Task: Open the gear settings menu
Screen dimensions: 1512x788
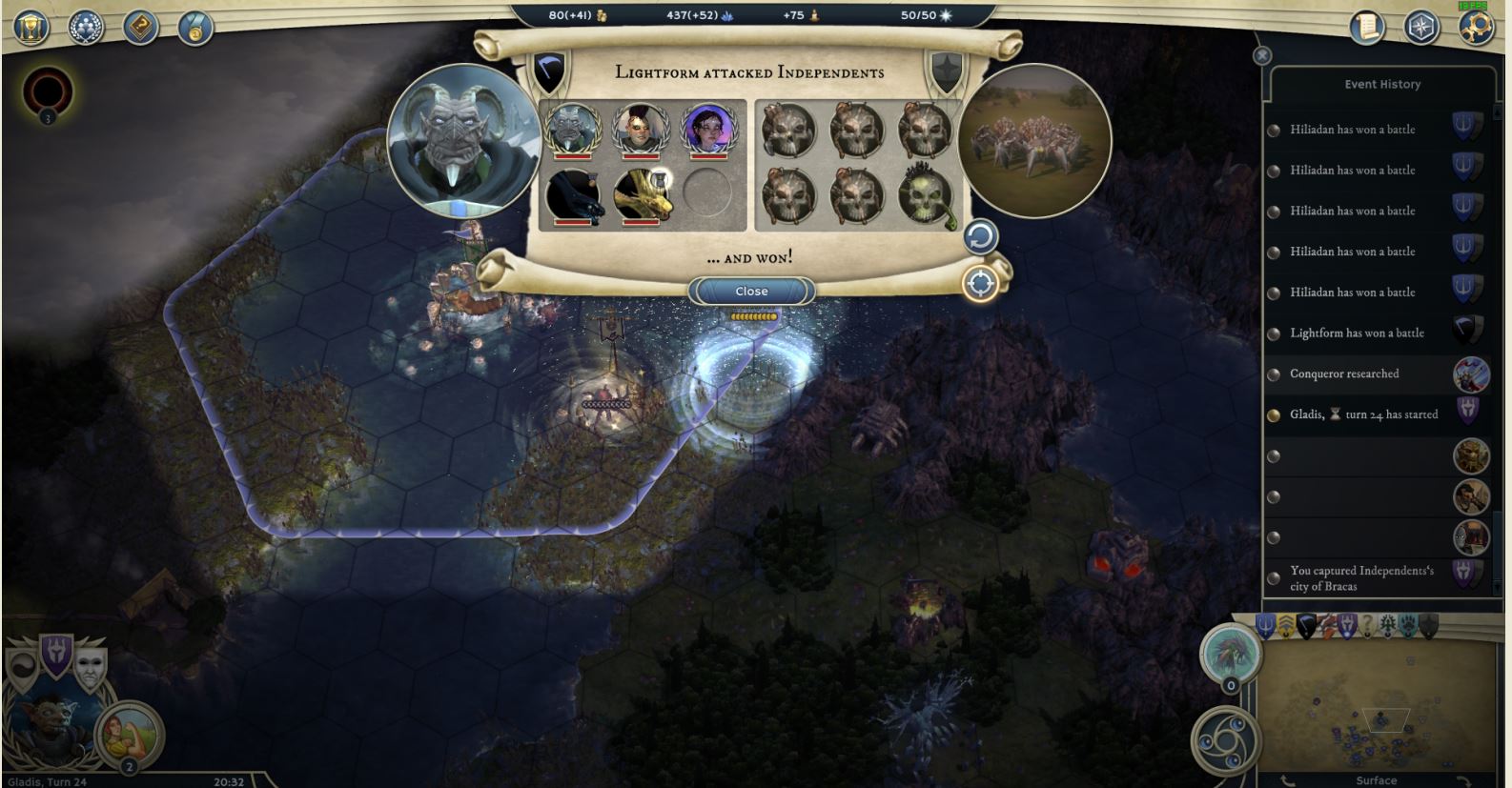Action: point(1476,28)
